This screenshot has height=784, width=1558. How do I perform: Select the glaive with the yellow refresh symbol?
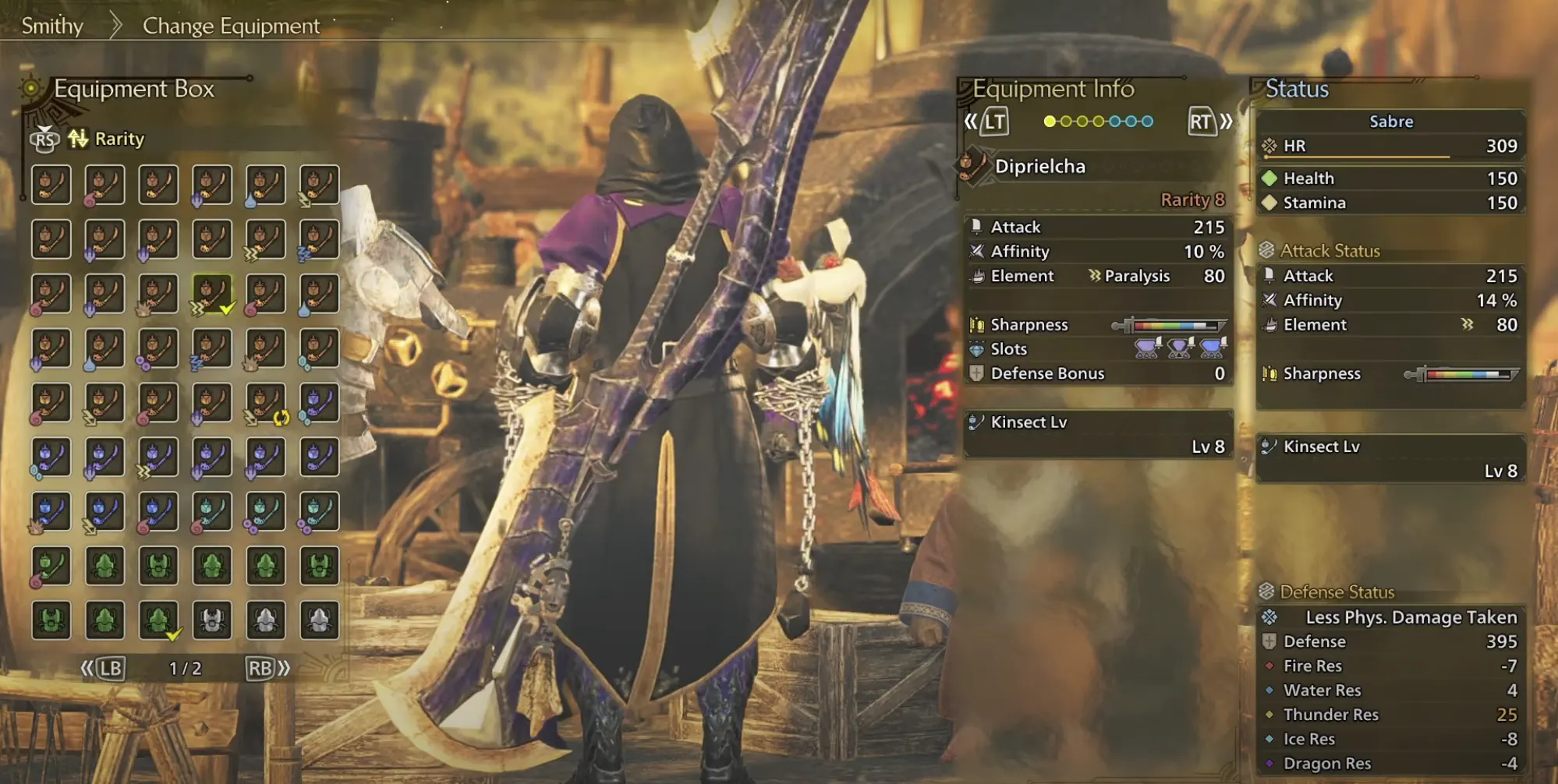(265, 402)
